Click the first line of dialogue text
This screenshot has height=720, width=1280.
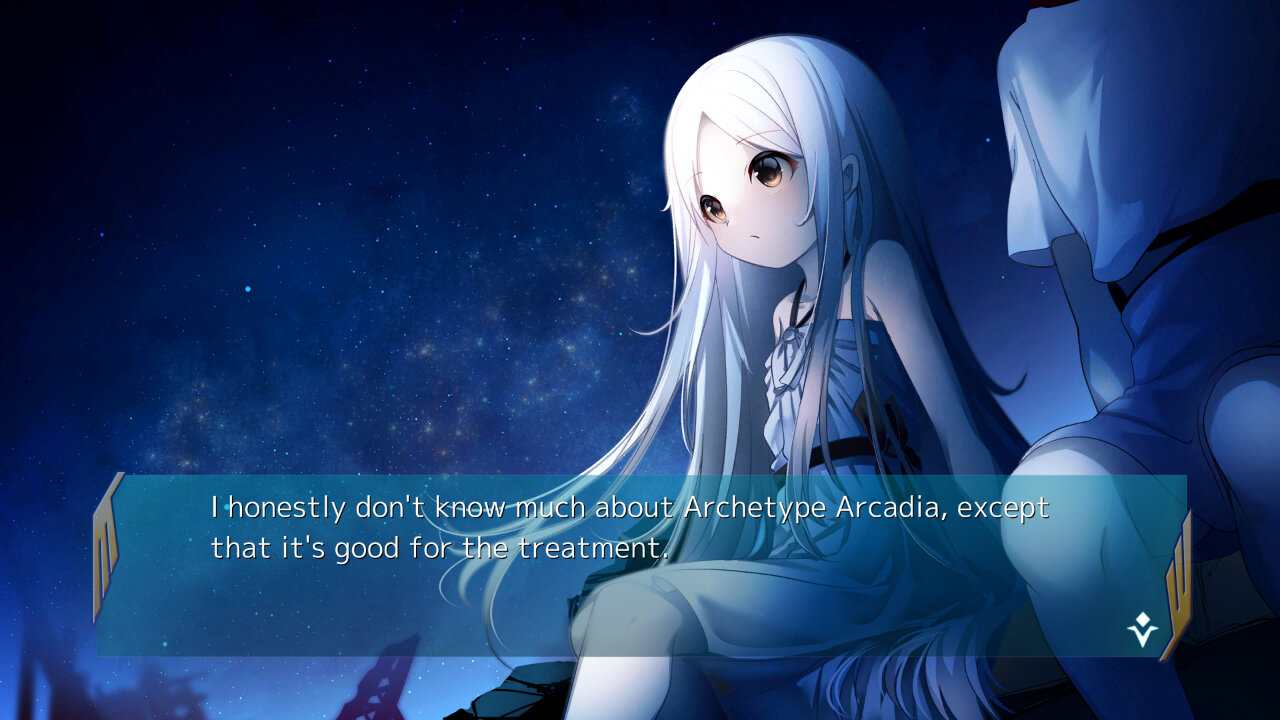630,508
